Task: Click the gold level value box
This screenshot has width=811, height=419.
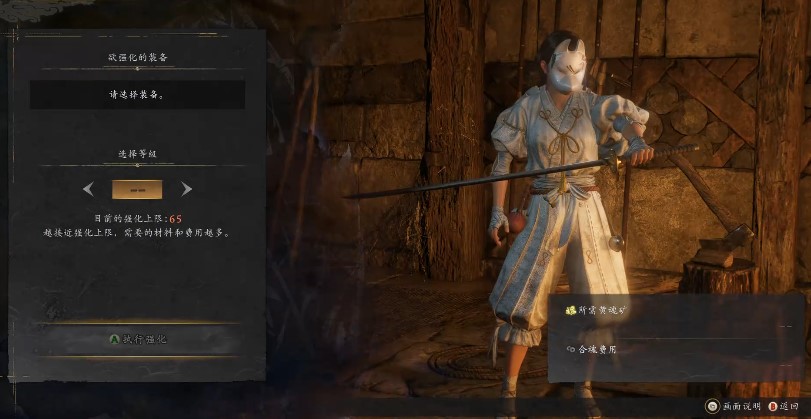Action: click(x=137, y=189)
